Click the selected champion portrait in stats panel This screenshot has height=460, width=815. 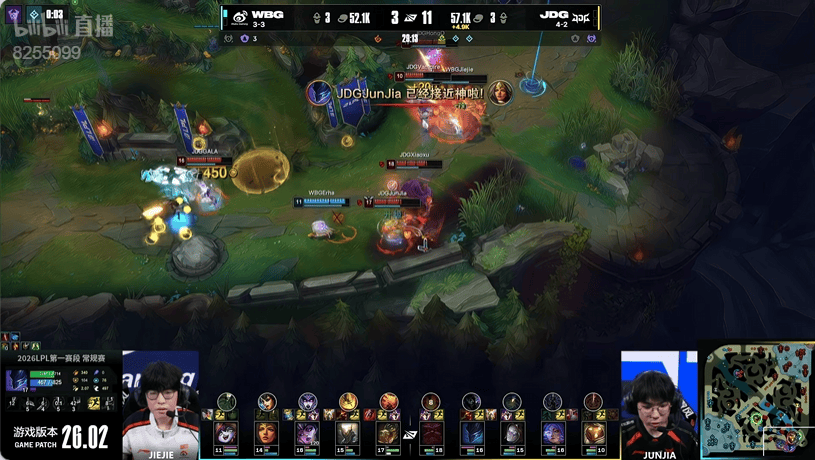[x=18, y=380]
